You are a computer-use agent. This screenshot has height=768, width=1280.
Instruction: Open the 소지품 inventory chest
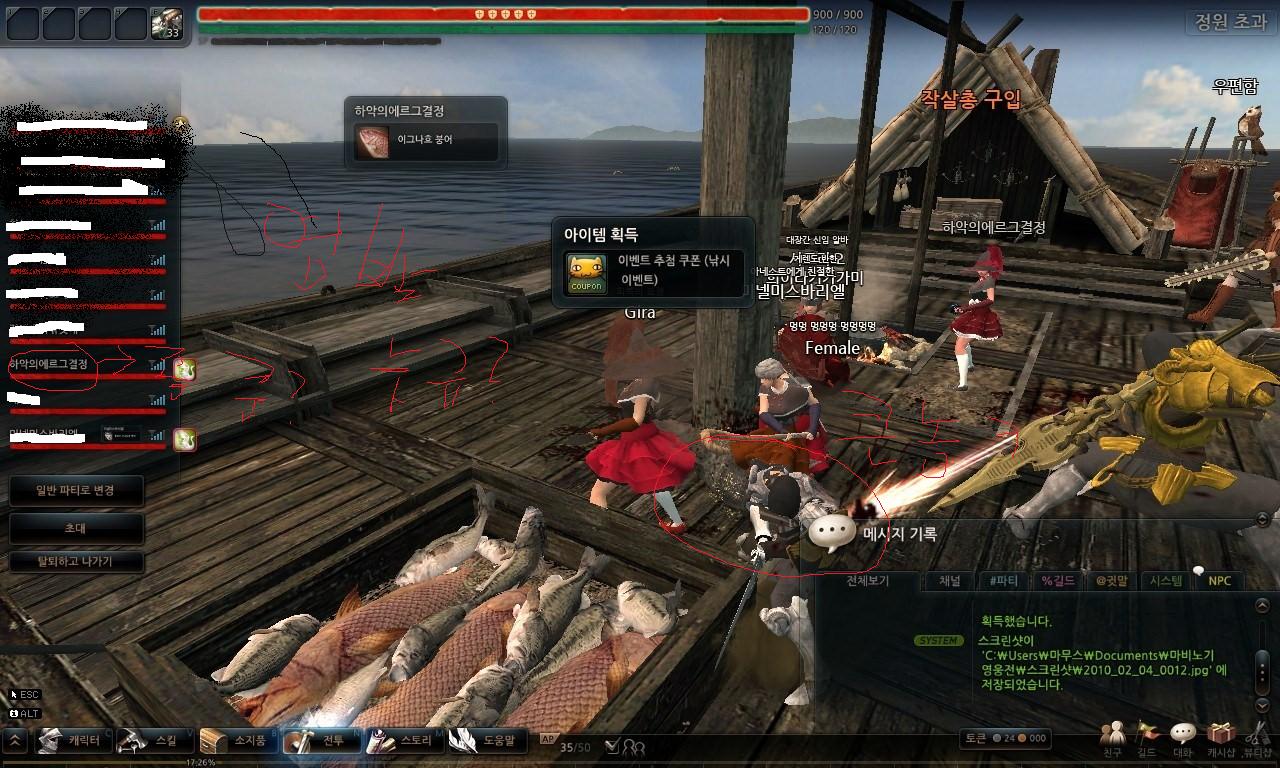coord(236,741)
